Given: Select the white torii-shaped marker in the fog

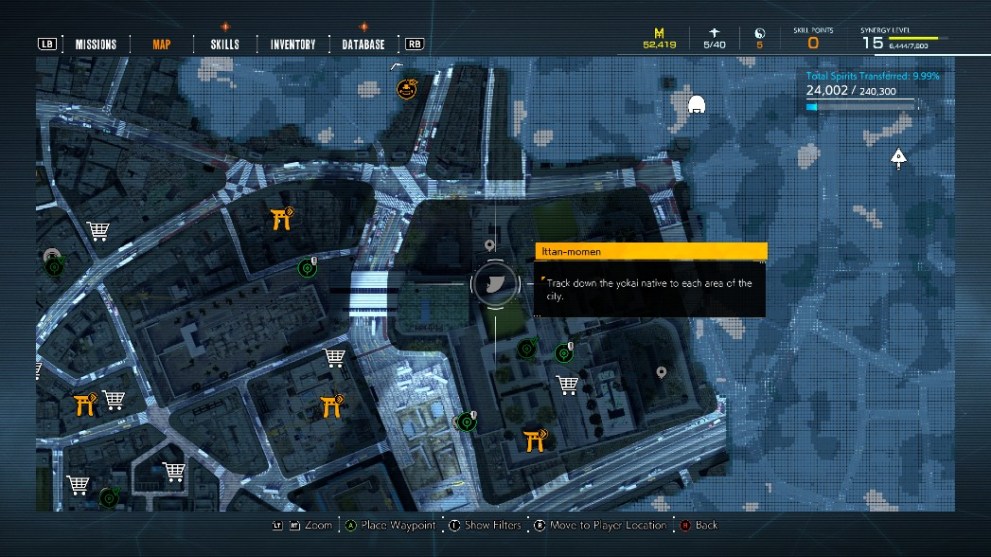Looking at the screenshot, I should (x=697, y=103).
